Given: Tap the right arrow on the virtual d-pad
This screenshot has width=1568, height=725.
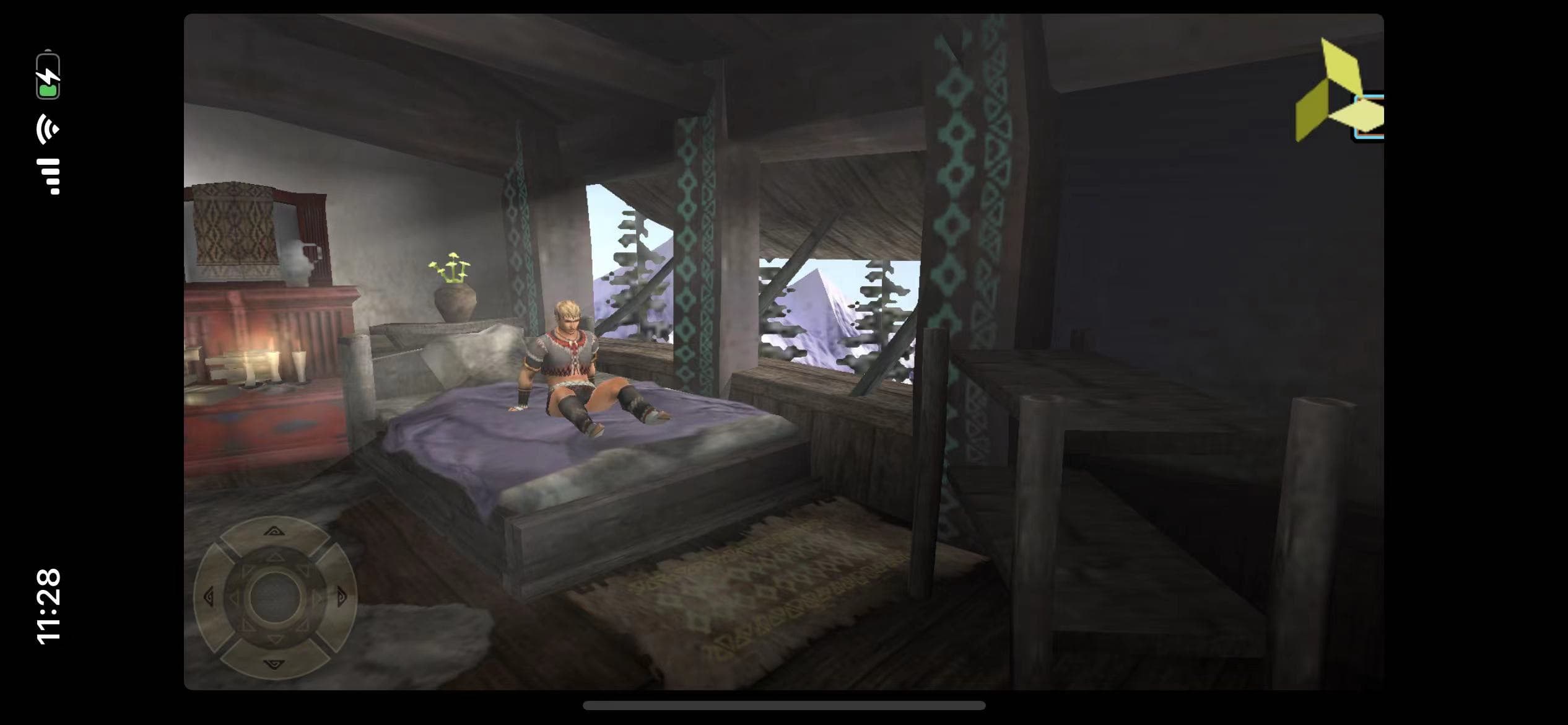Looking at the screenshot, I should coord(341,597).
